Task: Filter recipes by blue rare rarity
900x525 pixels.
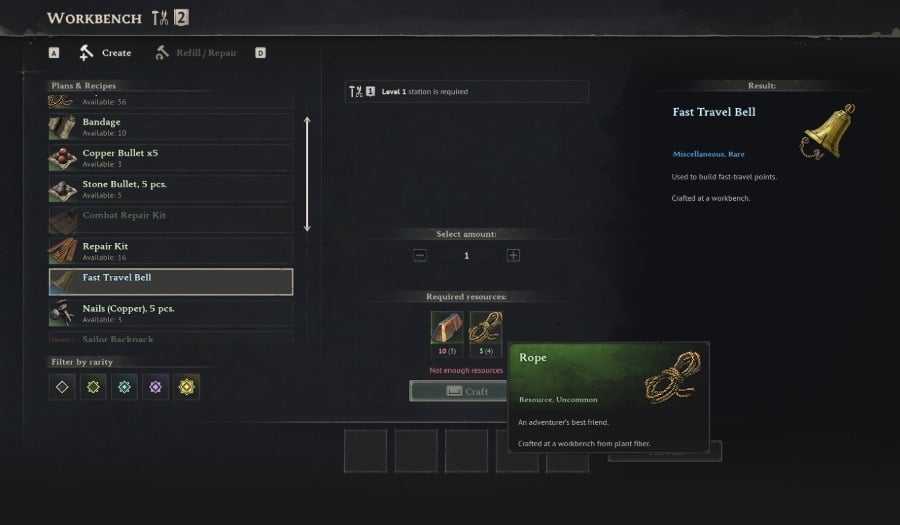Action: (125, 387)
